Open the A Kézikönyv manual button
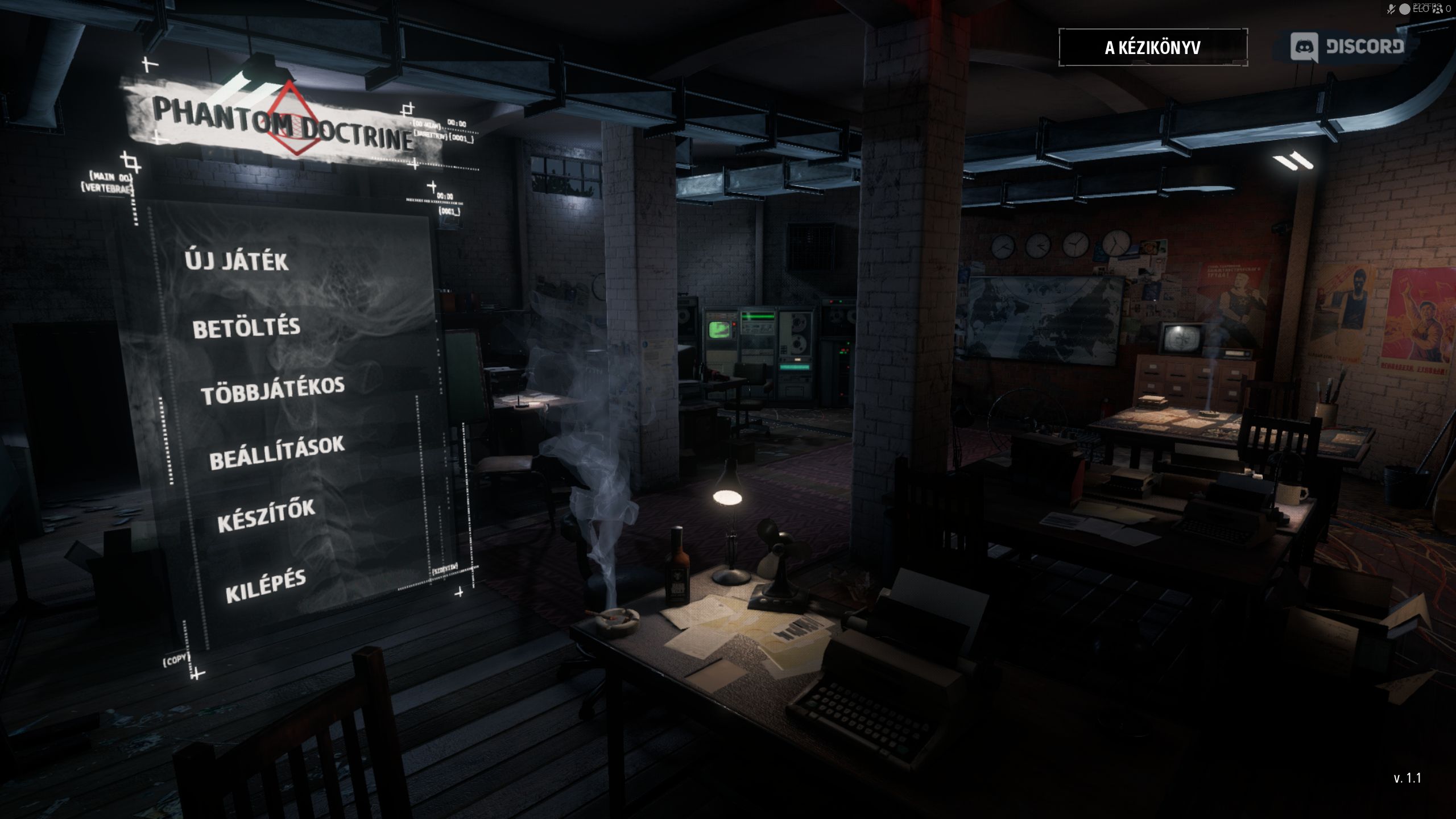Viewport: 1456px width, 819px height. click(x=1153, y=47)
